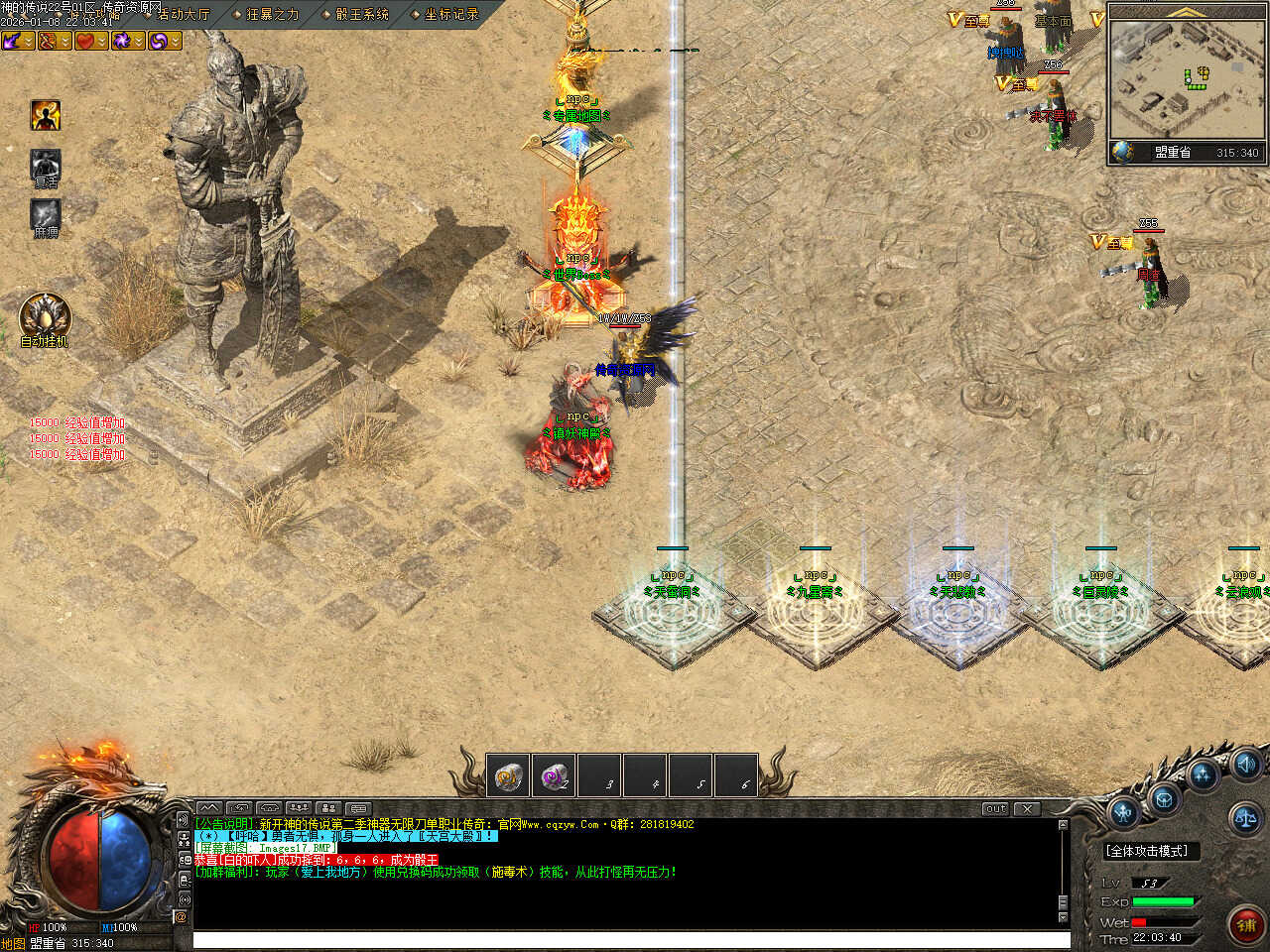Click the fiery figure buff icon
Screen dimensions: 1270x952
(x=45, y=115)
